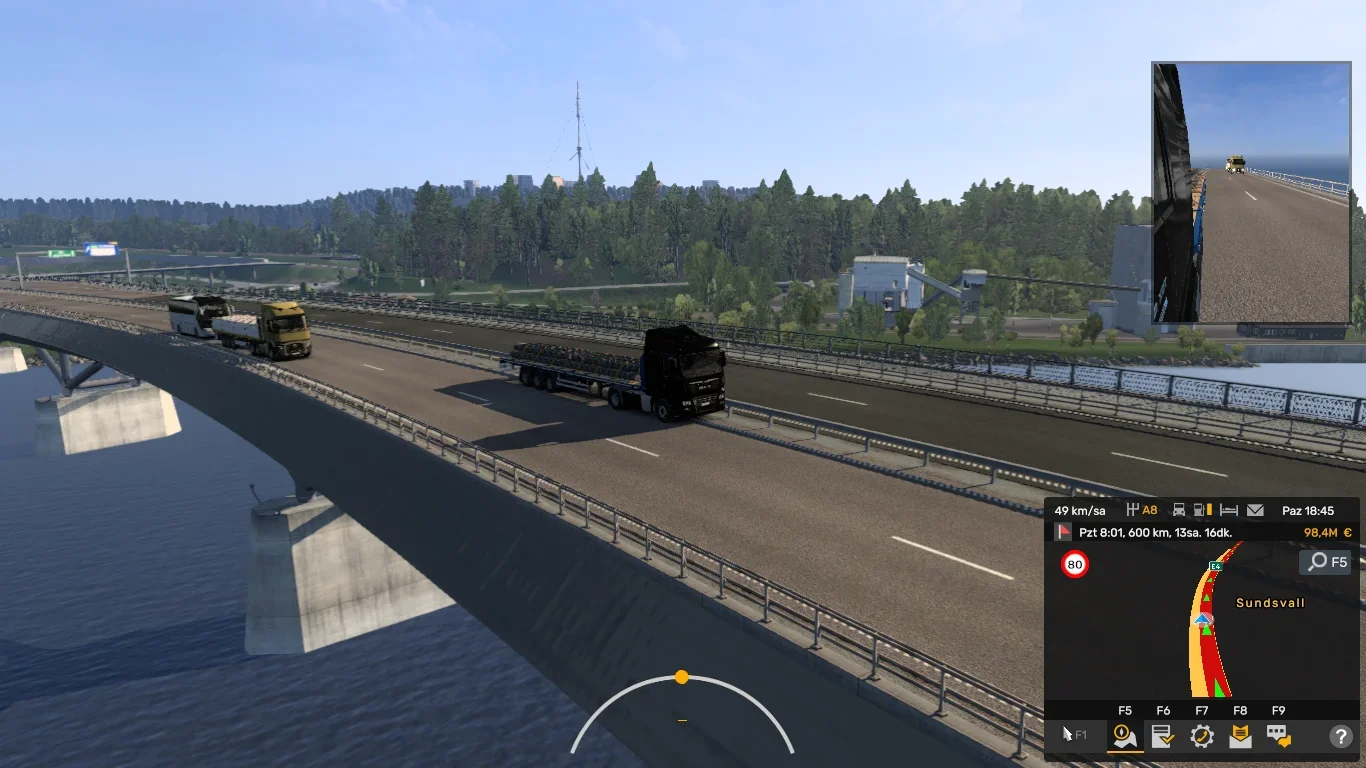Click the truck status icon

tap(1180, 510)
